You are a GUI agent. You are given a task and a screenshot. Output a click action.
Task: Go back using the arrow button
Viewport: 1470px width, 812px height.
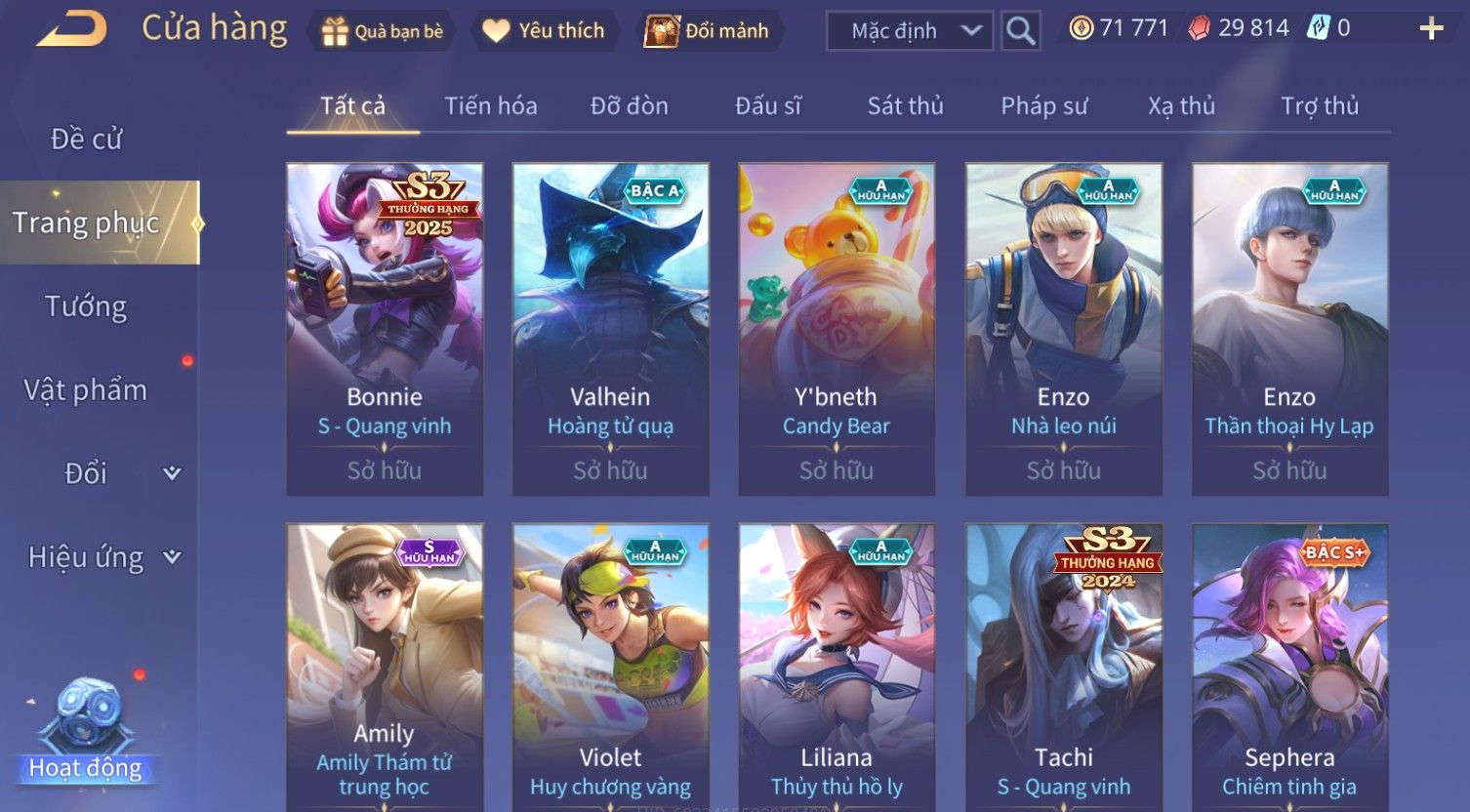pyautogui.click(x=72, y=29)
